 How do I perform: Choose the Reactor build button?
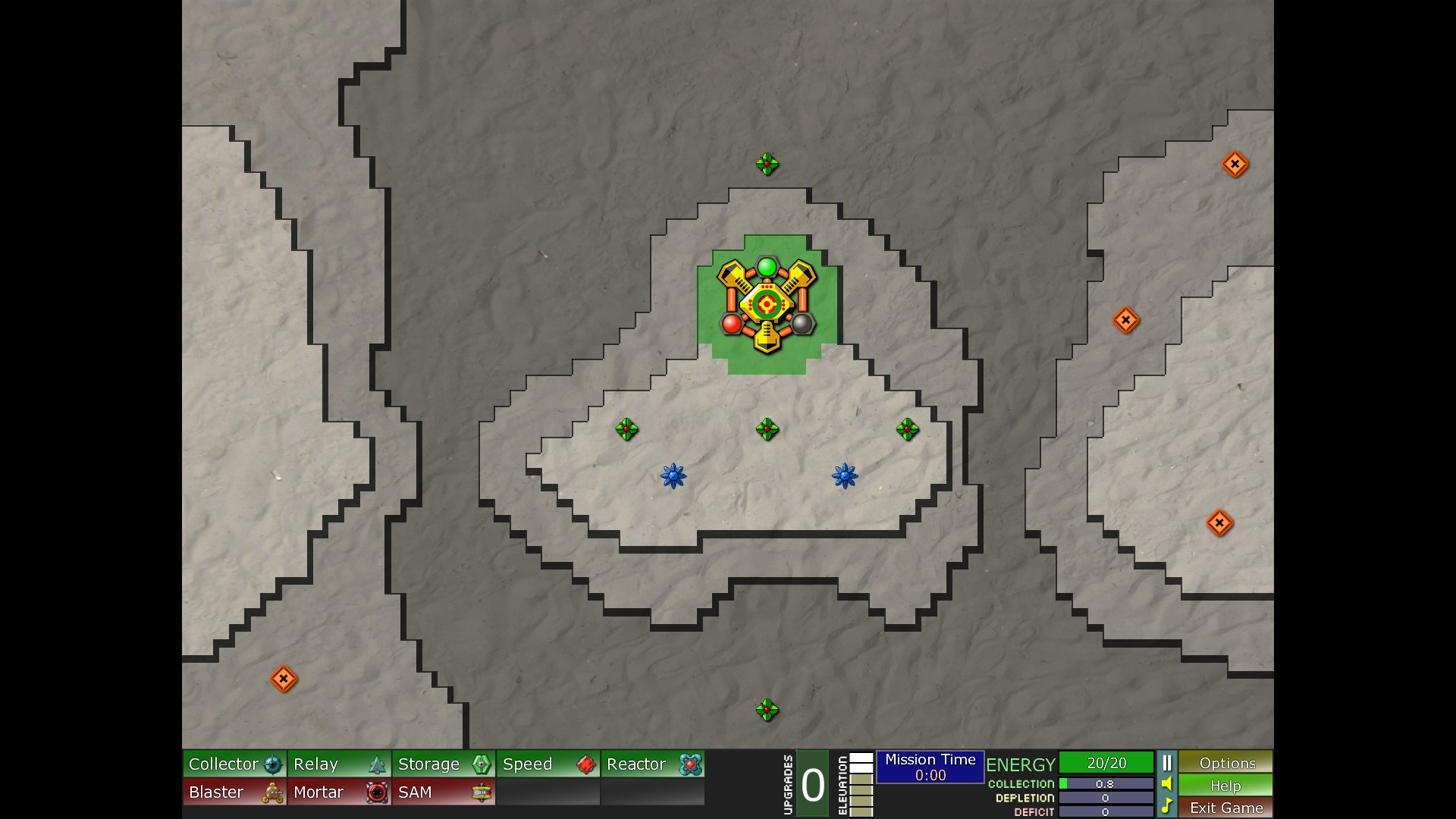[x=653, y=764]
